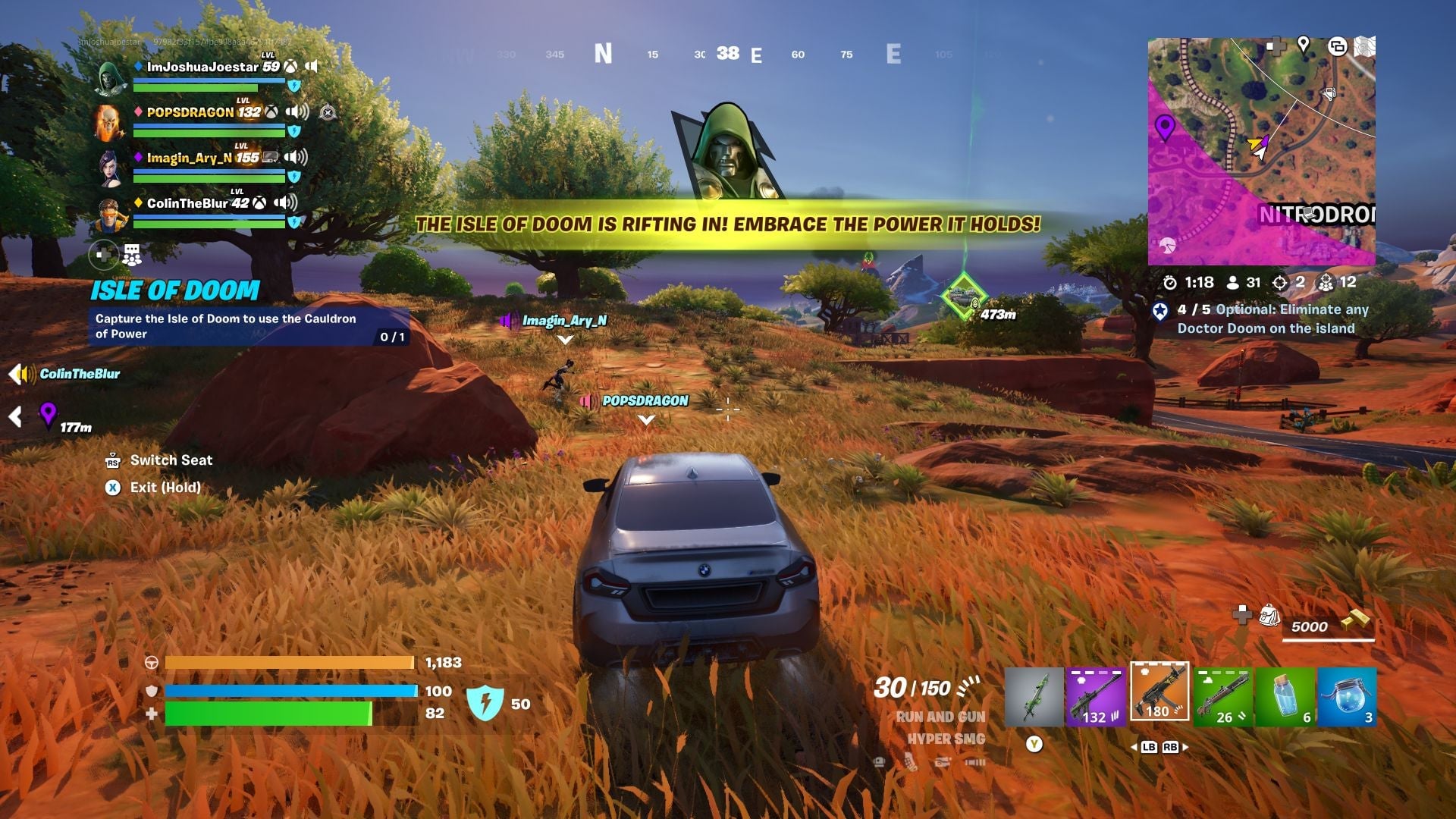Click the RB cycle-right control
Image resolution: width=1456 pixels, height=819 pixels.
coord(1169,746)
